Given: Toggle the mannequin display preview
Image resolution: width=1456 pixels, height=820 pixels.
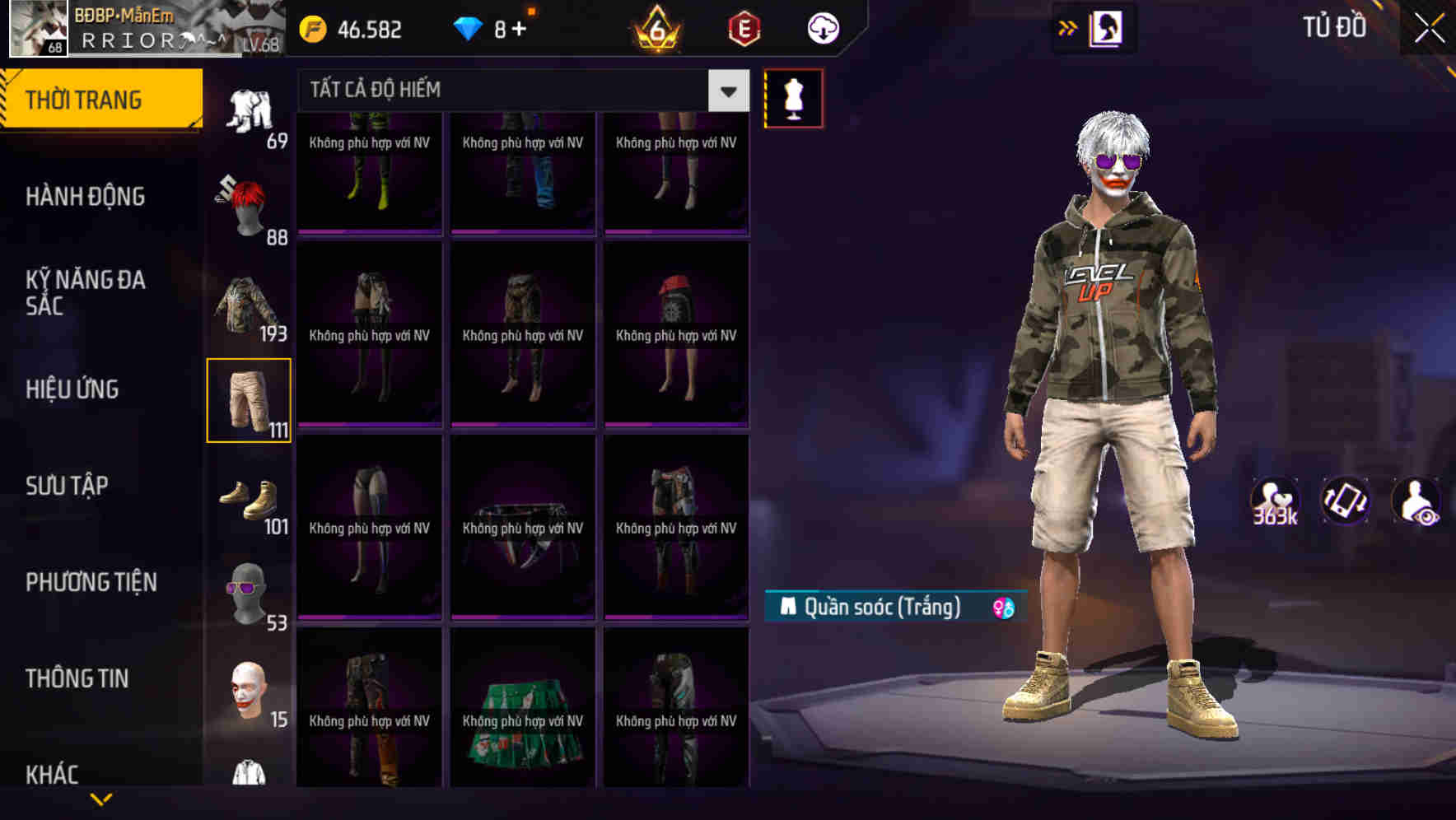Looking at the screenshot, I should point(794,97).
